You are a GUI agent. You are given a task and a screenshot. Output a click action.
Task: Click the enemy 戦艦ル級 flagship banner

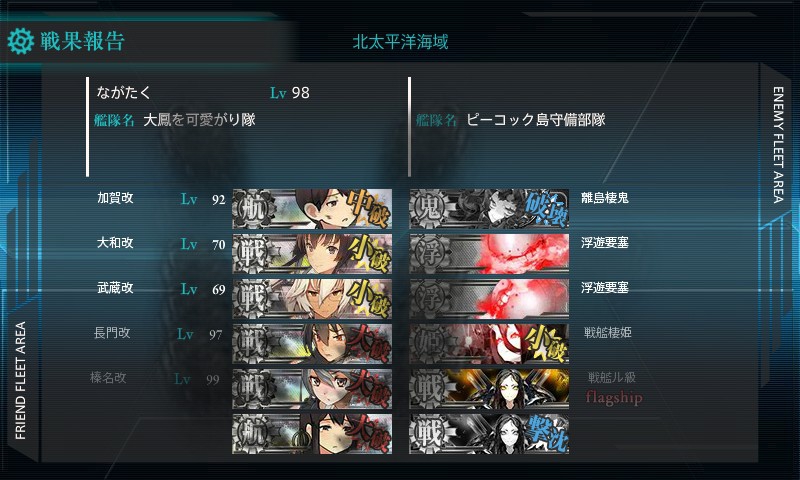coord(489,388)
